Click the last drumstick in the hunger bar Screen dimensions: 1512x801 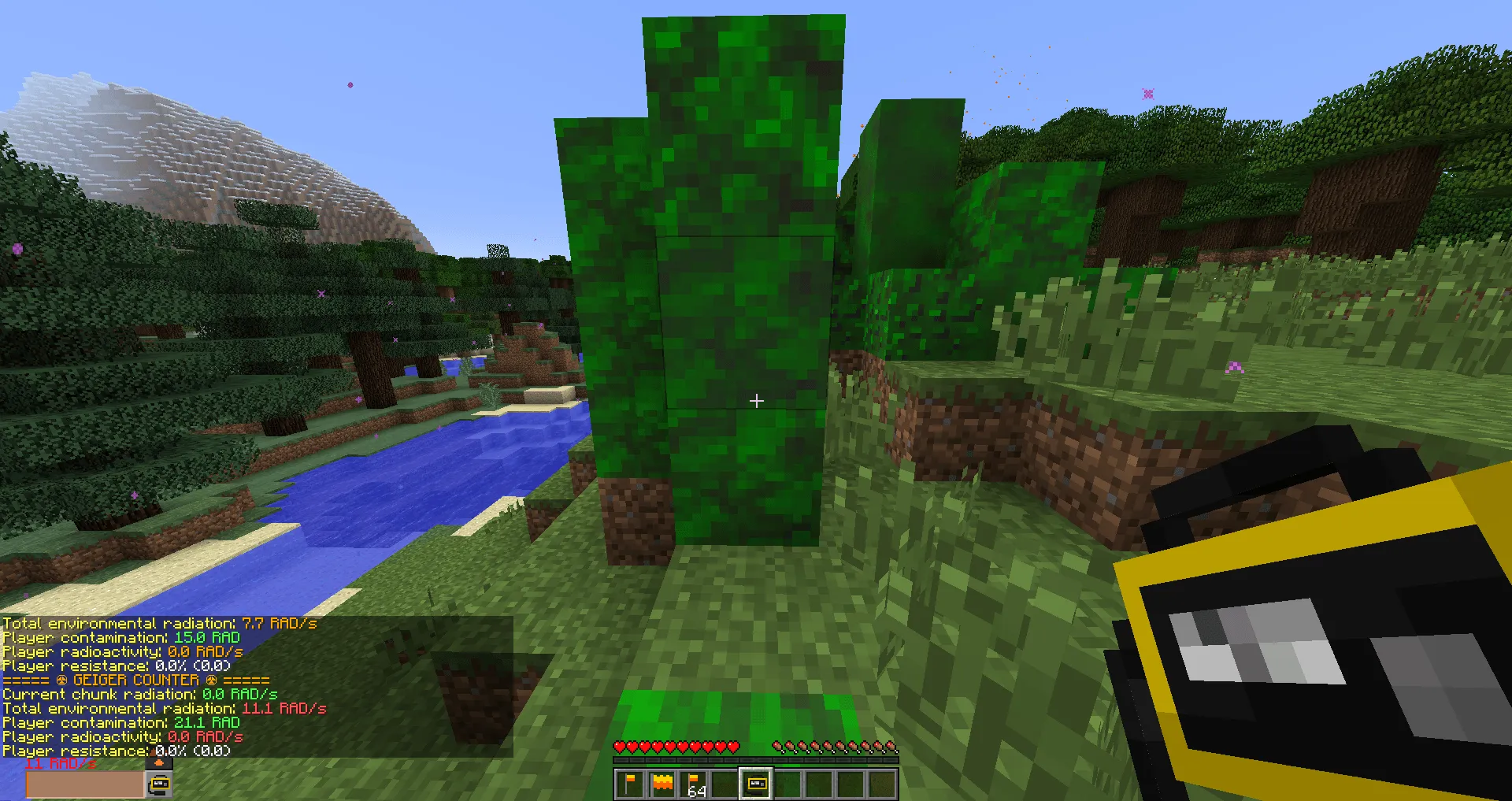pyautogui.click(x=891, y=747)
